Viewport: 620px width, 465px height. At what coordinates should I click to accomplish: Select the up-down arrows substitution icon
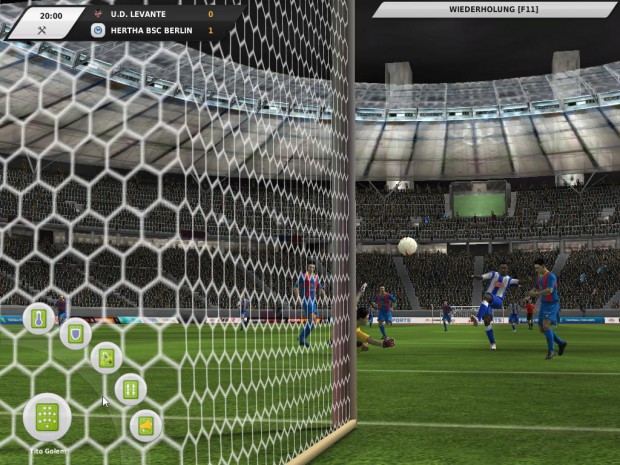[x=131, y=388]
